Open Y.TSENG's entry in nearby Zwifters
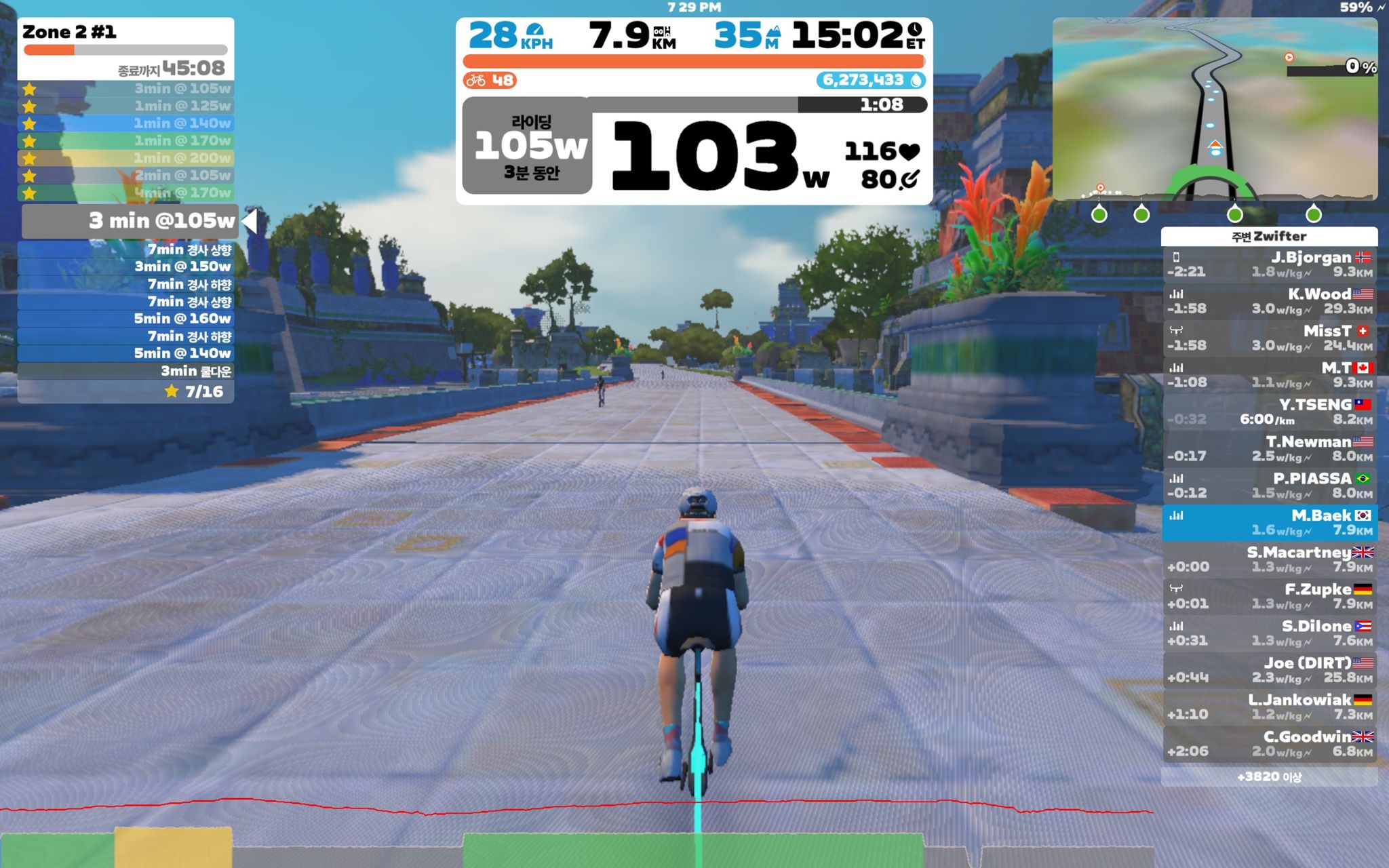 (1268, 410)
